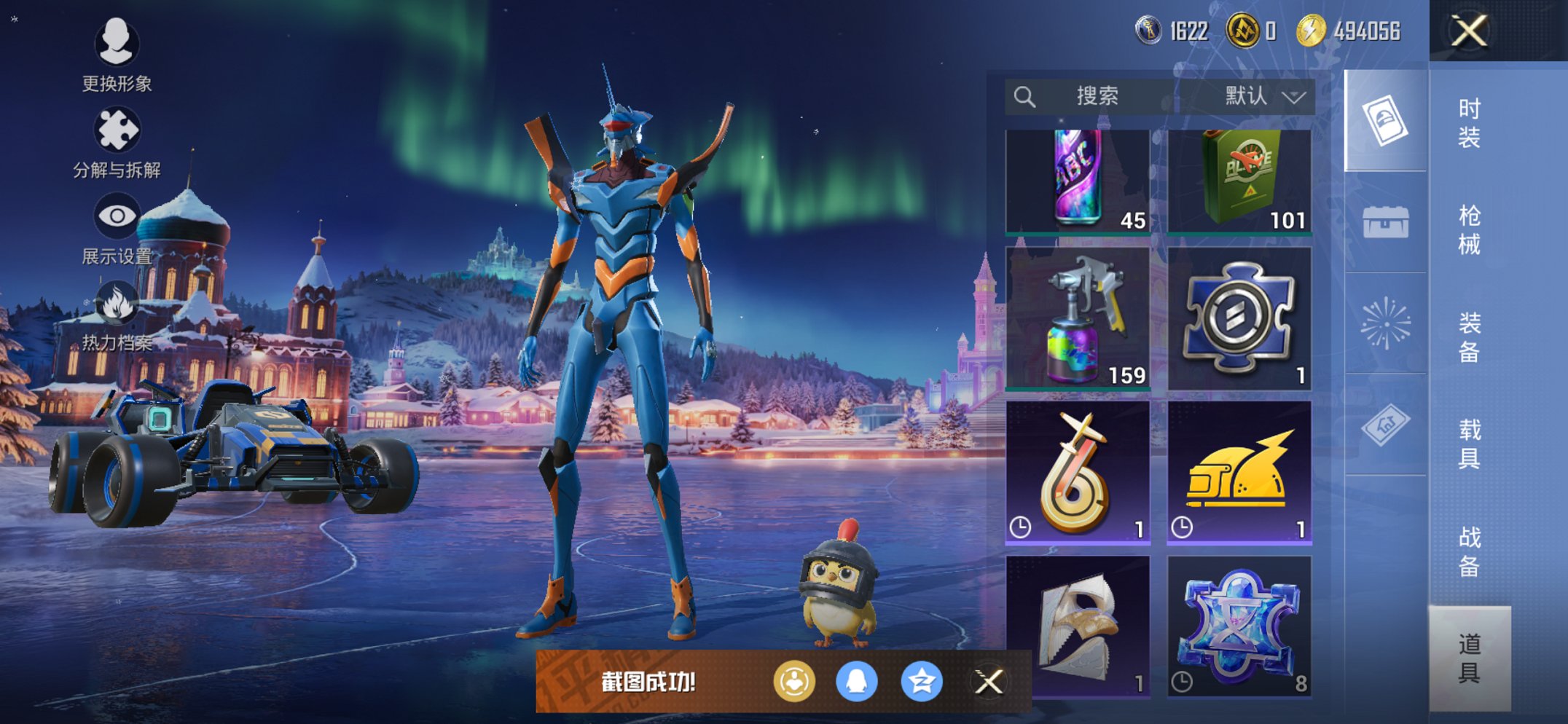Select the yellow helmet lightning item

[x=1239, y=473]
